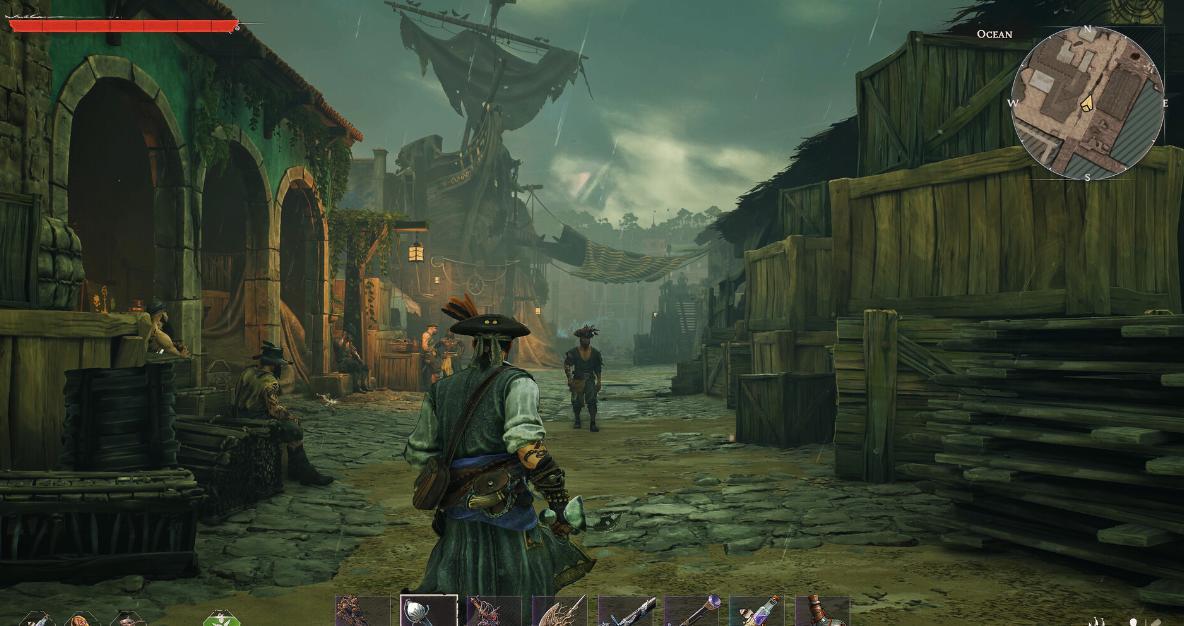Select the red-haired companion portrait
Viewport: 1184px width, 626px height.
pos(81,620)
